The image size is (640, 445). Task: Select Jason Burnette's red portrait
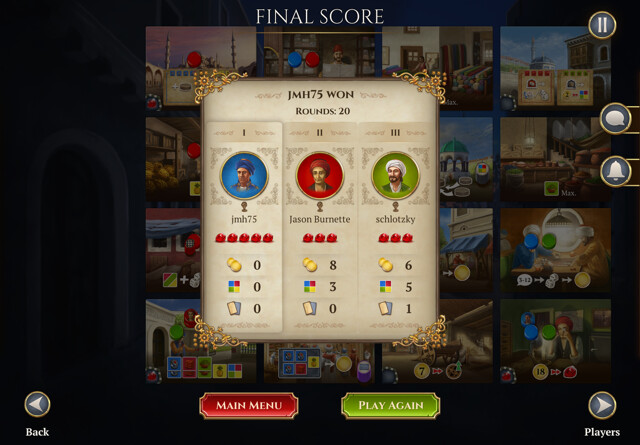[320, 176]
